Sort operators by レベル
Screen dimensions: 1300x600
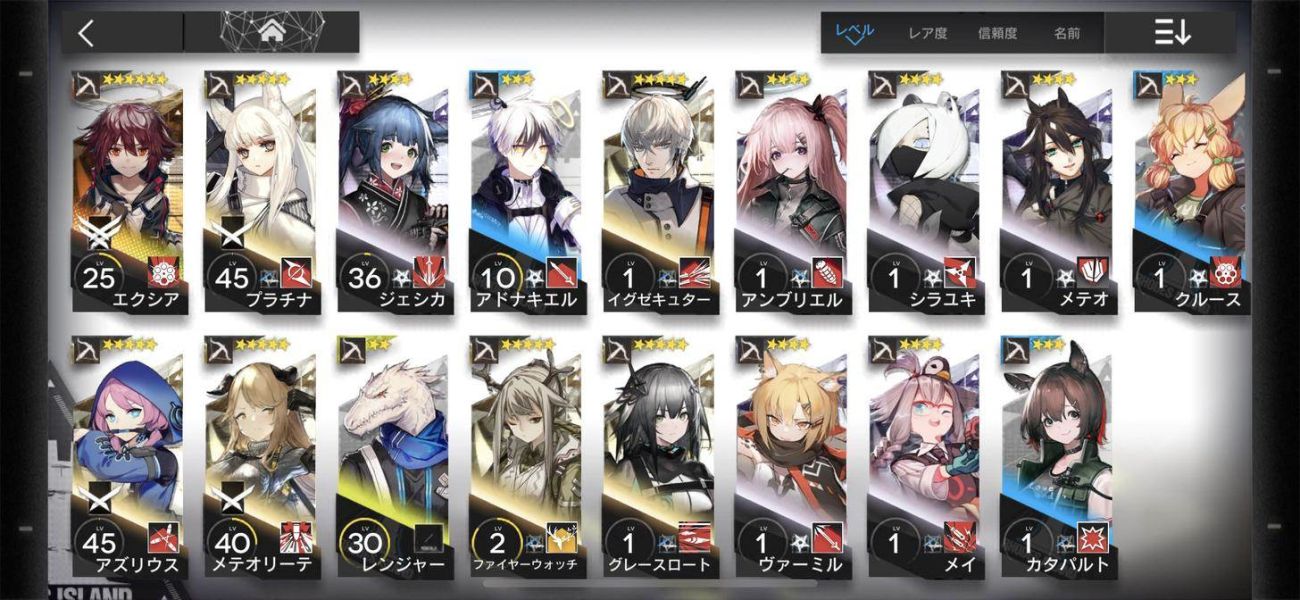click(x=854, y=32)
